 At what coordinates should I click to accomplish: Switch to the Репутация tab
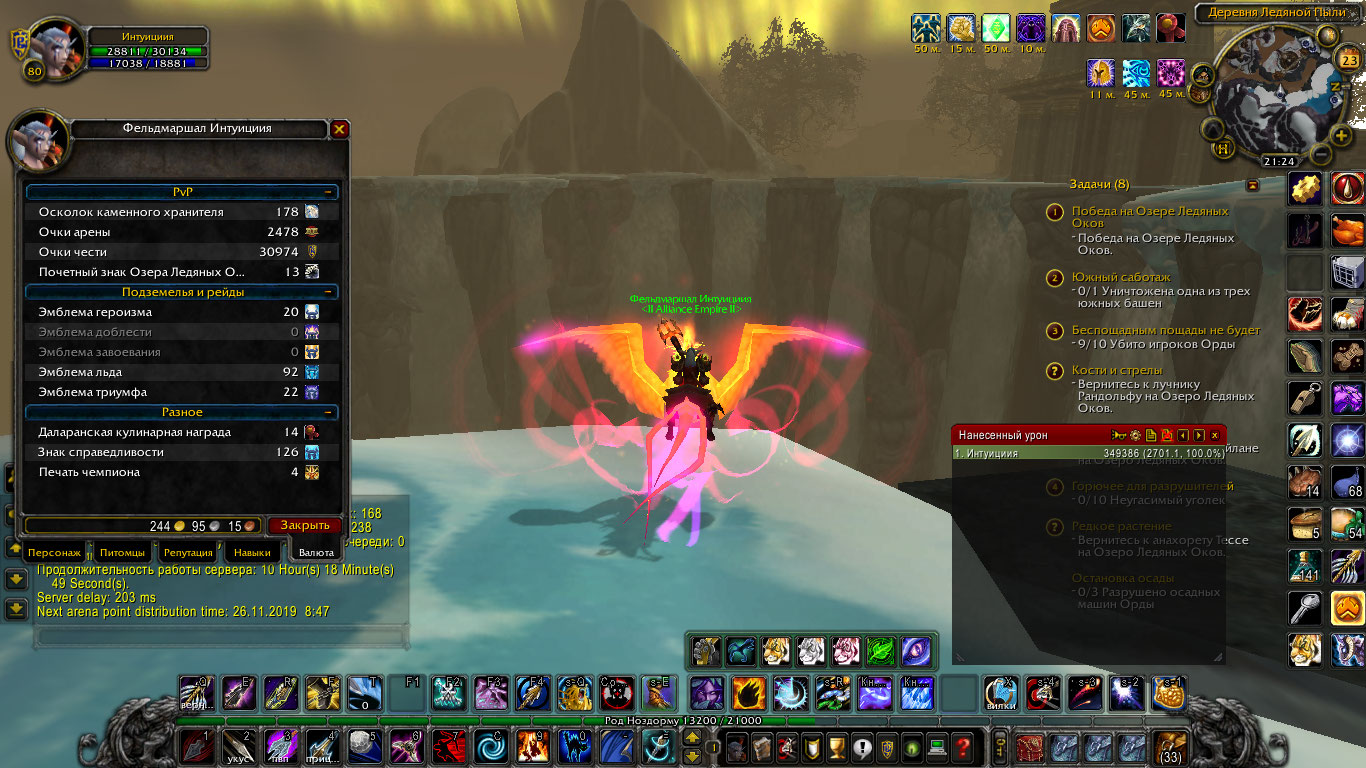(x=188, y=552)
